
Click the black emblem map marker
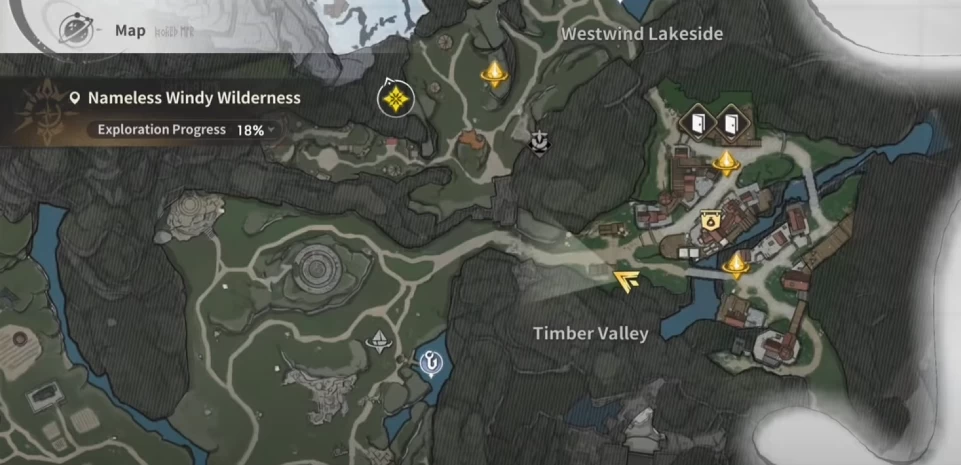(x=540, y=143)
